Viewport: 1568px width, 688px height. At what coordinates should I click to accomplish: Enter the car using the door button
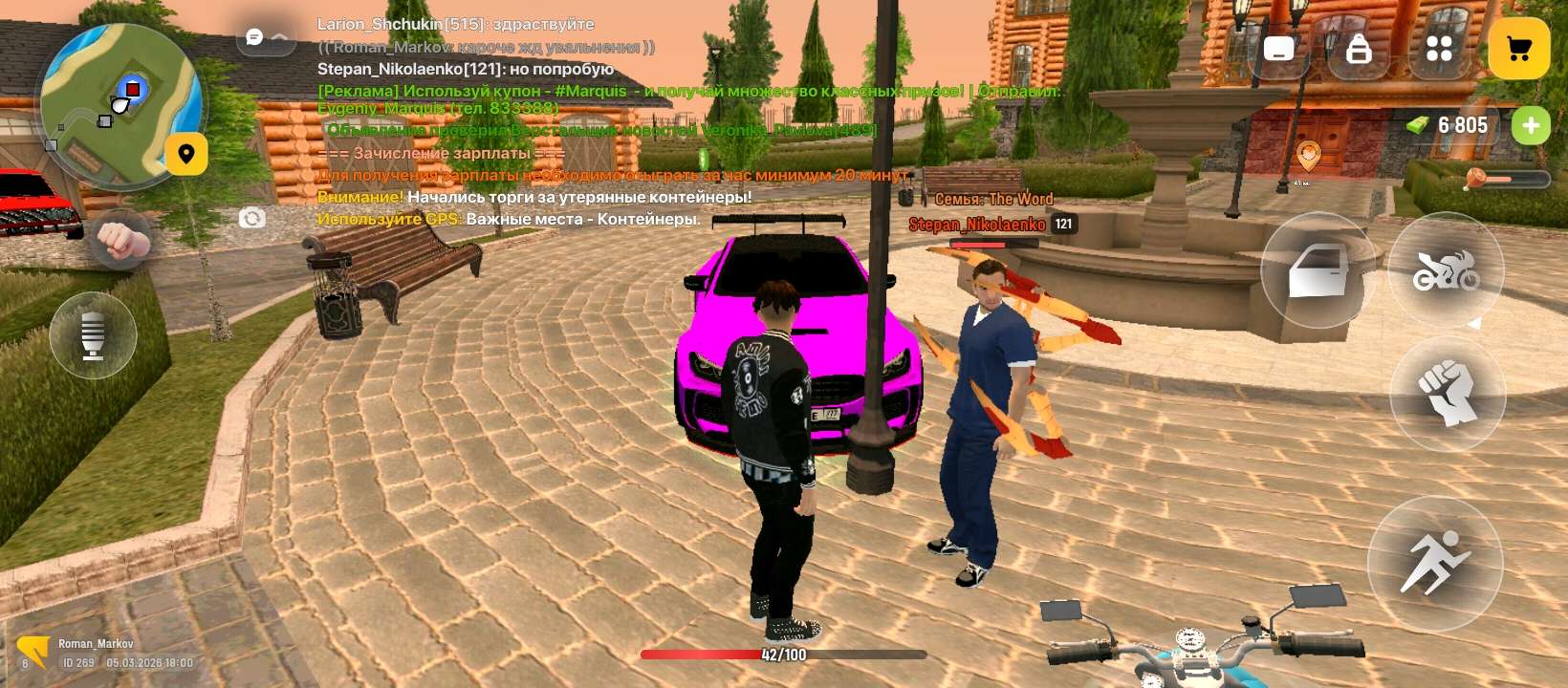point(1318,271)
